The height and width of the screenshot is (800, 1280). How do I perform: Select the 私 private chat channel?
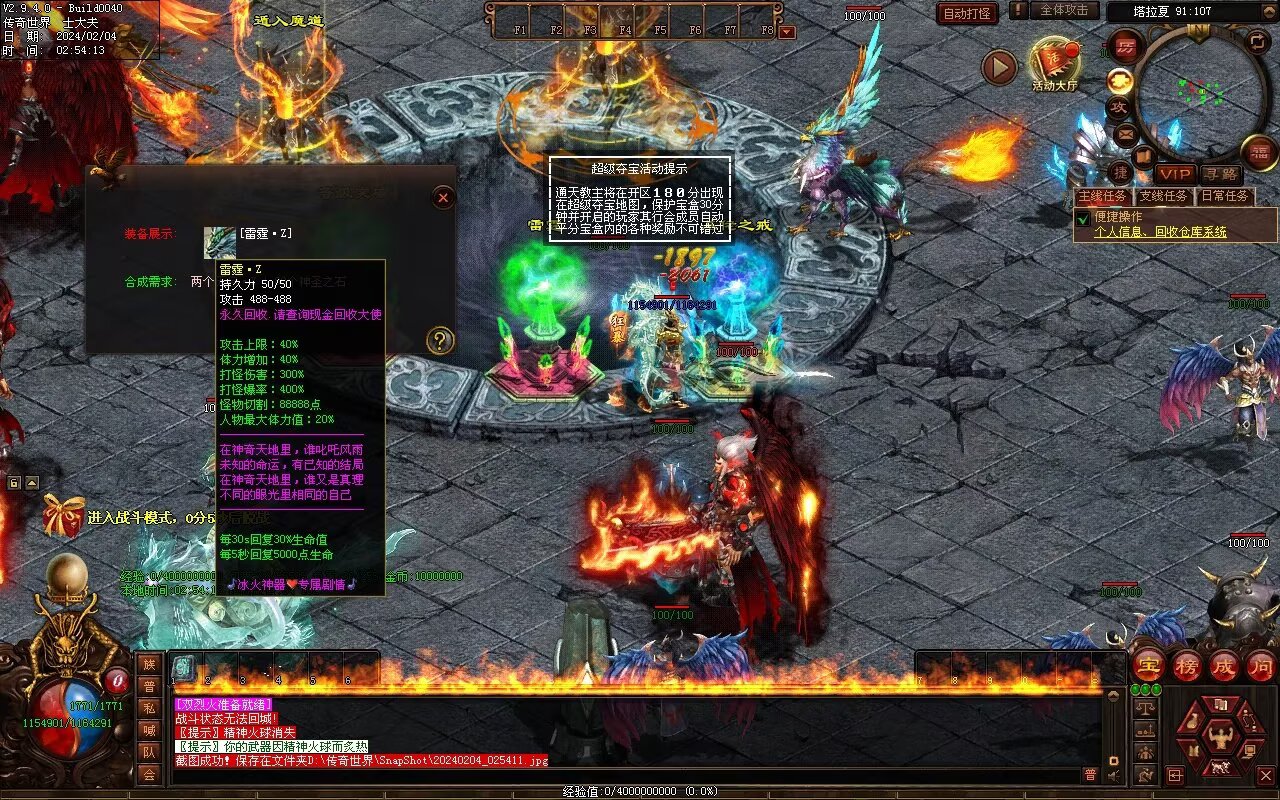coord(149,708)
